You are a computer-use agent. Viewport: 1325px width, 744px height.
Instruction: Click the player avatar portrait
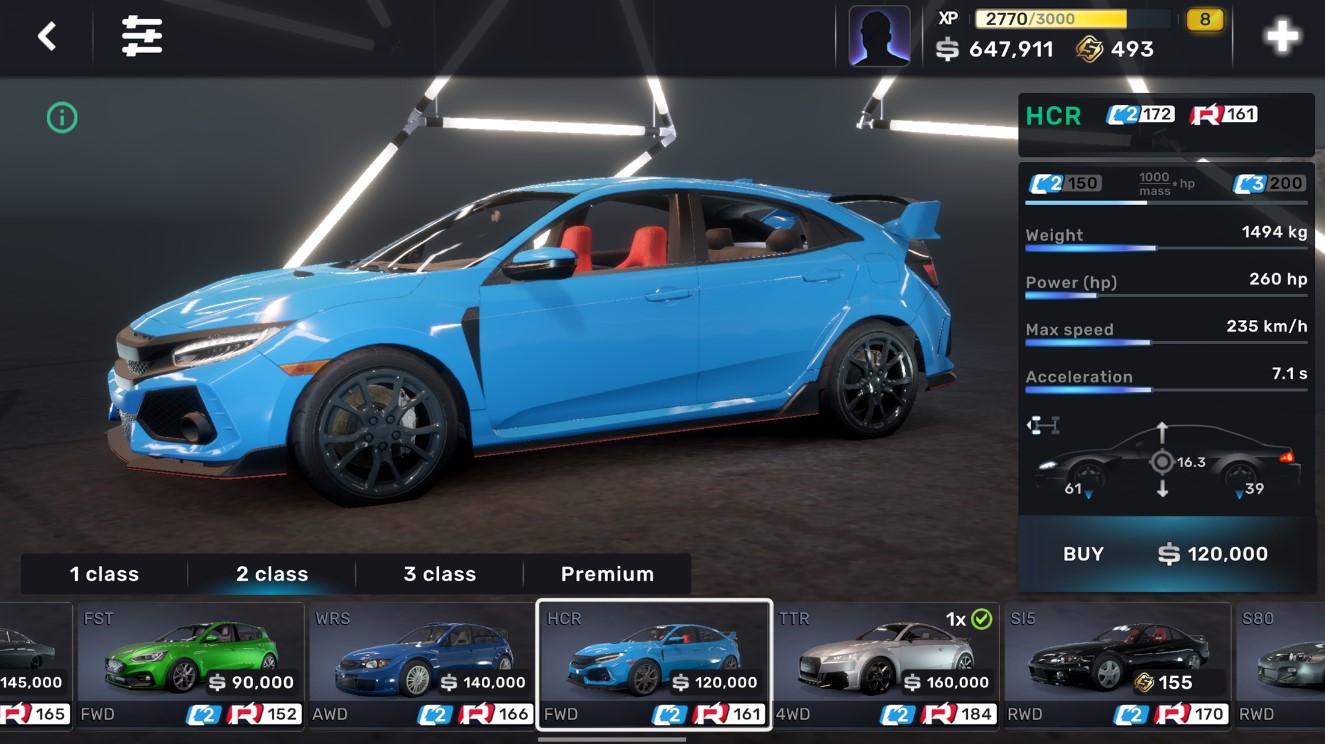878,37
